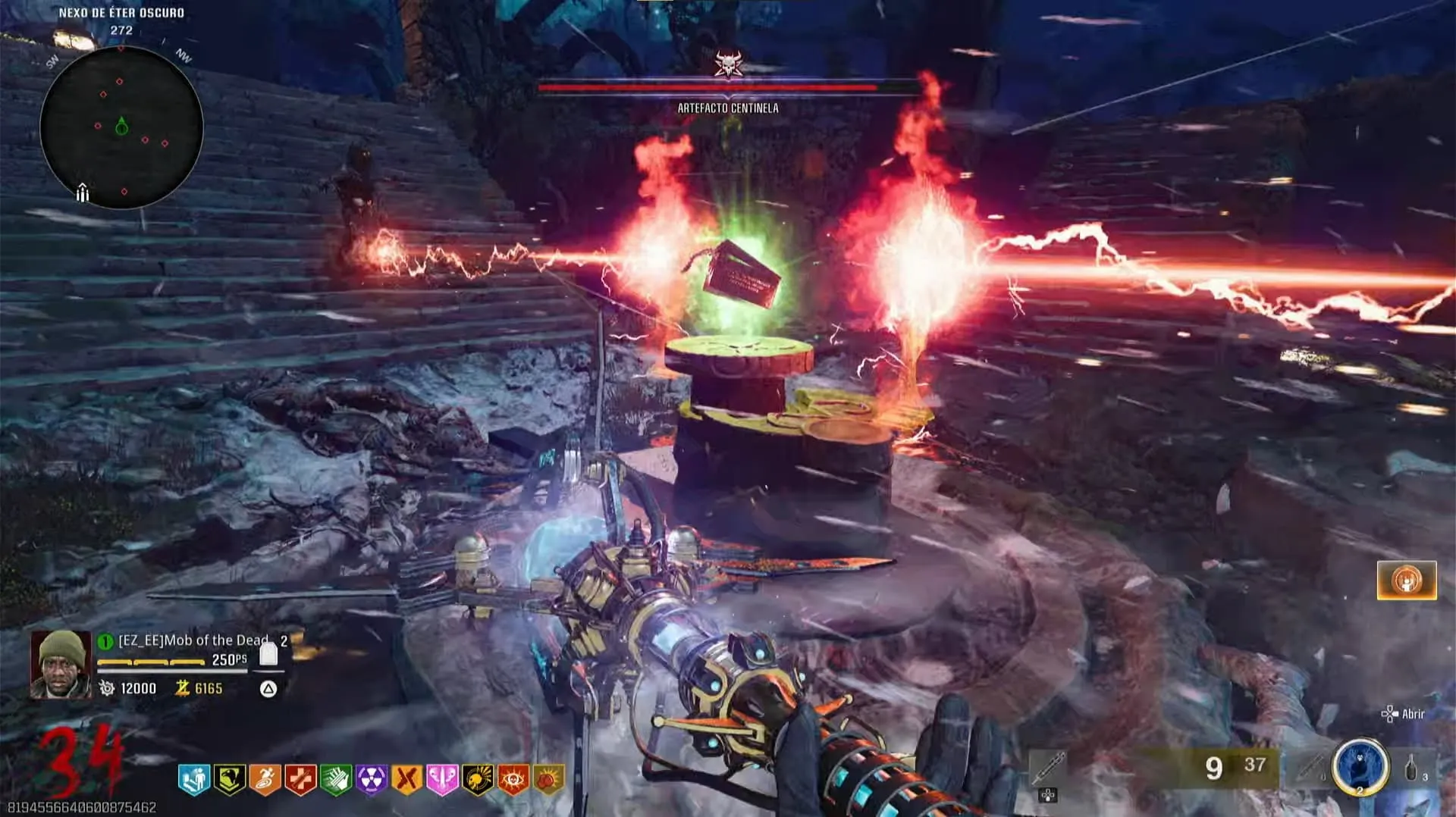Activate the orange scorestreak icon
The width and height of the screenshot is (1456, 817).
1407,581
